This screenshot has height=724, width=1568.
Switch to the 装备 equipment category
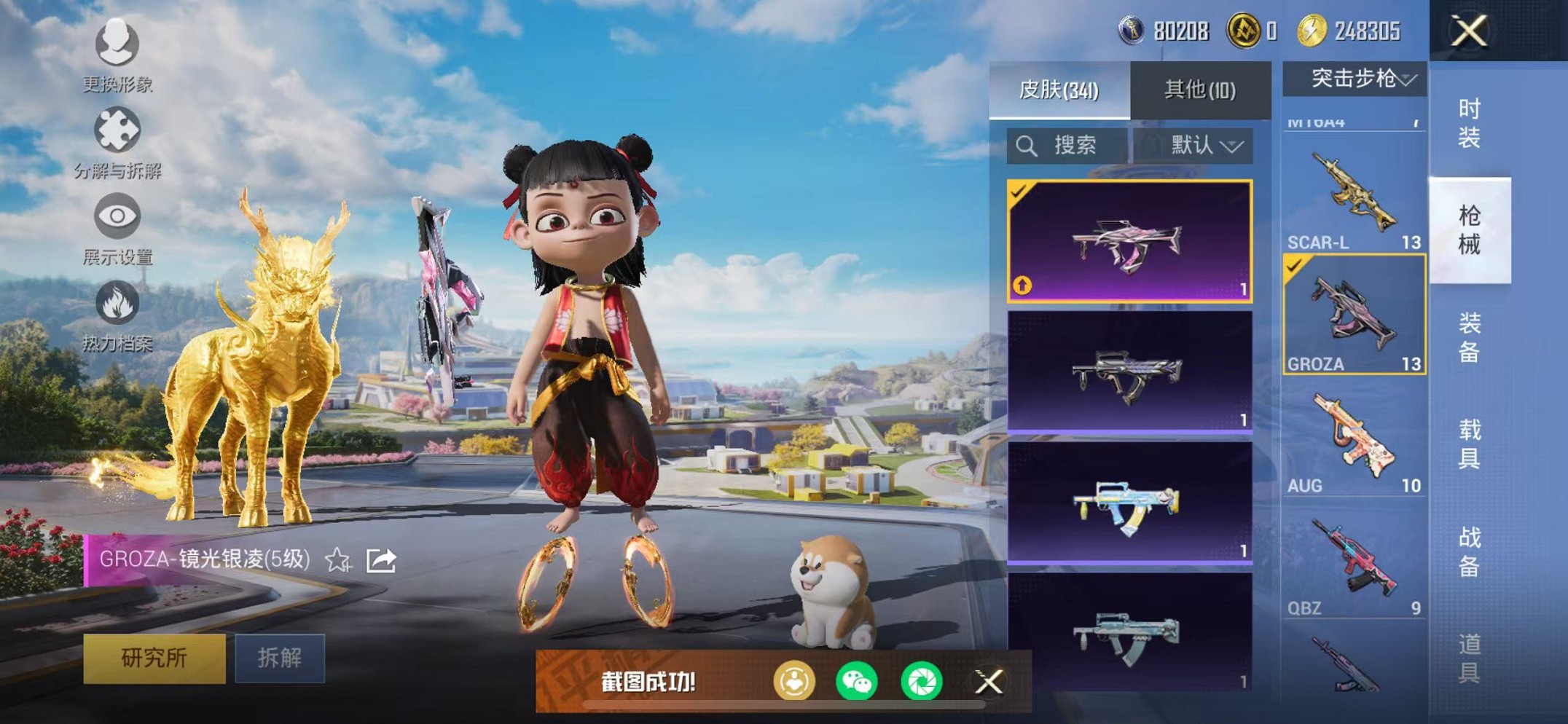(1469, 337)
